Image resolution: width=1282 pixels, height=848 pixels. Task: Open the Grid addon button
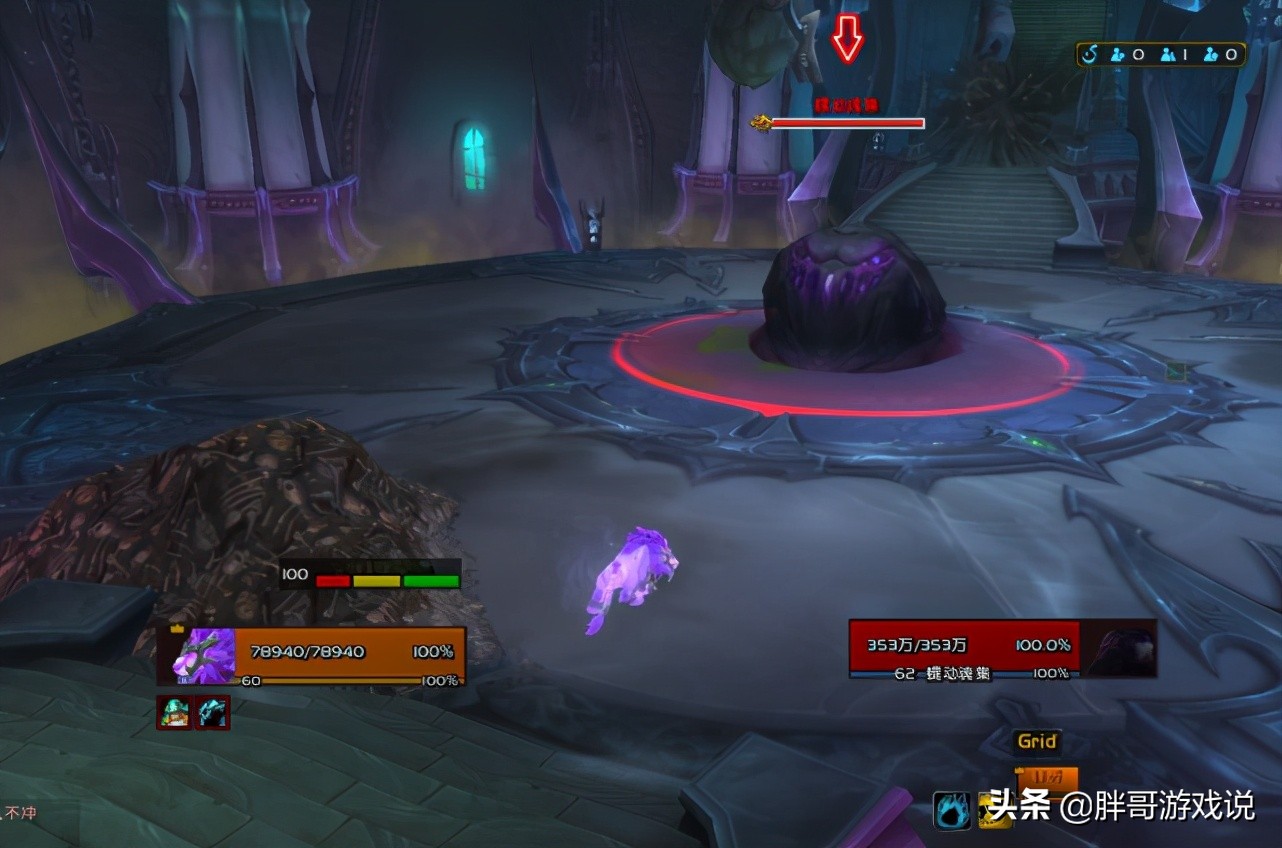[1037, 741]
